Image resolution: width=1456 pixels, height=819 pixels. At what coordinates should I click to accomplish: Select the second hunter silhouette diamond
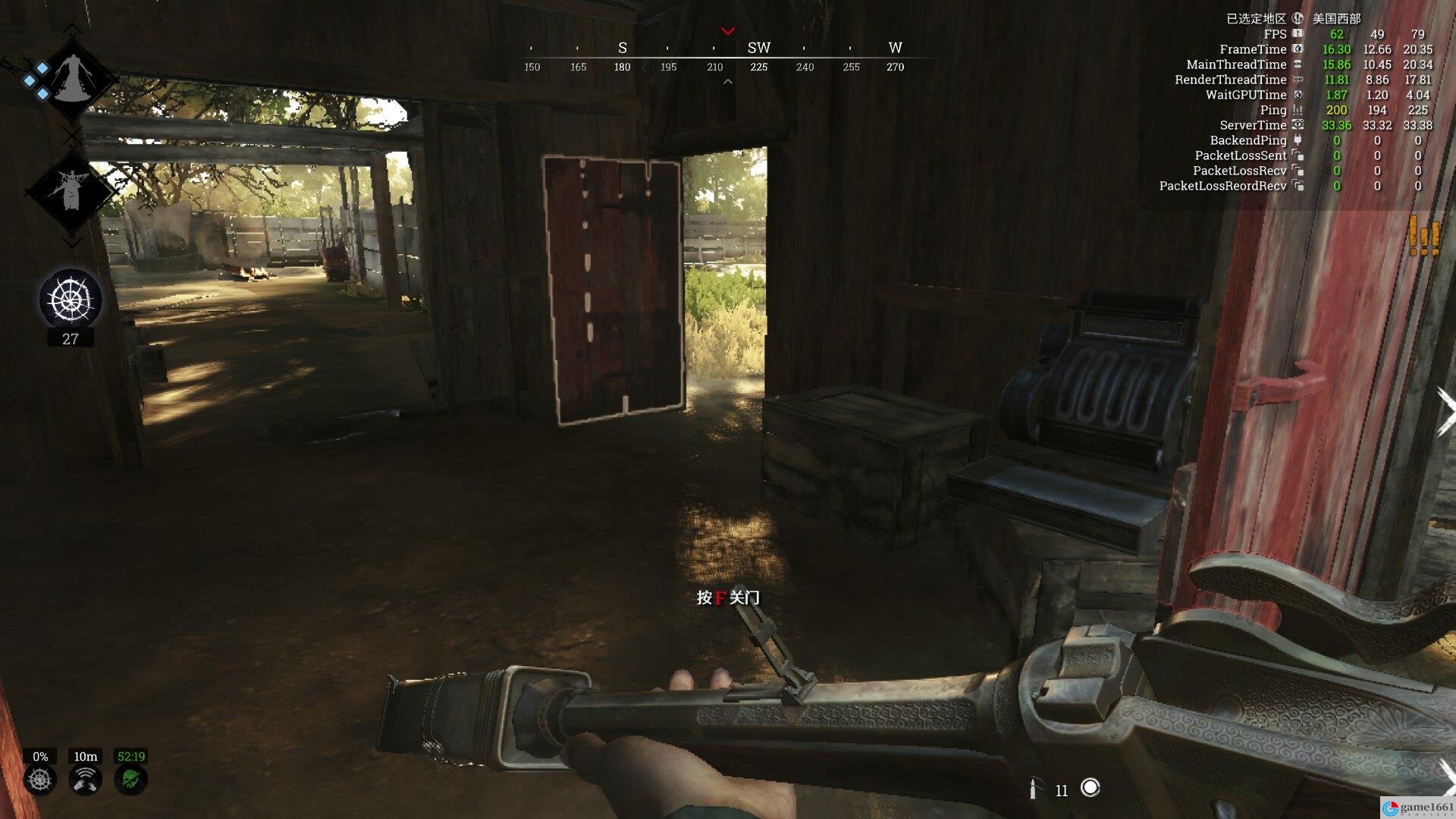coord(71,190)
